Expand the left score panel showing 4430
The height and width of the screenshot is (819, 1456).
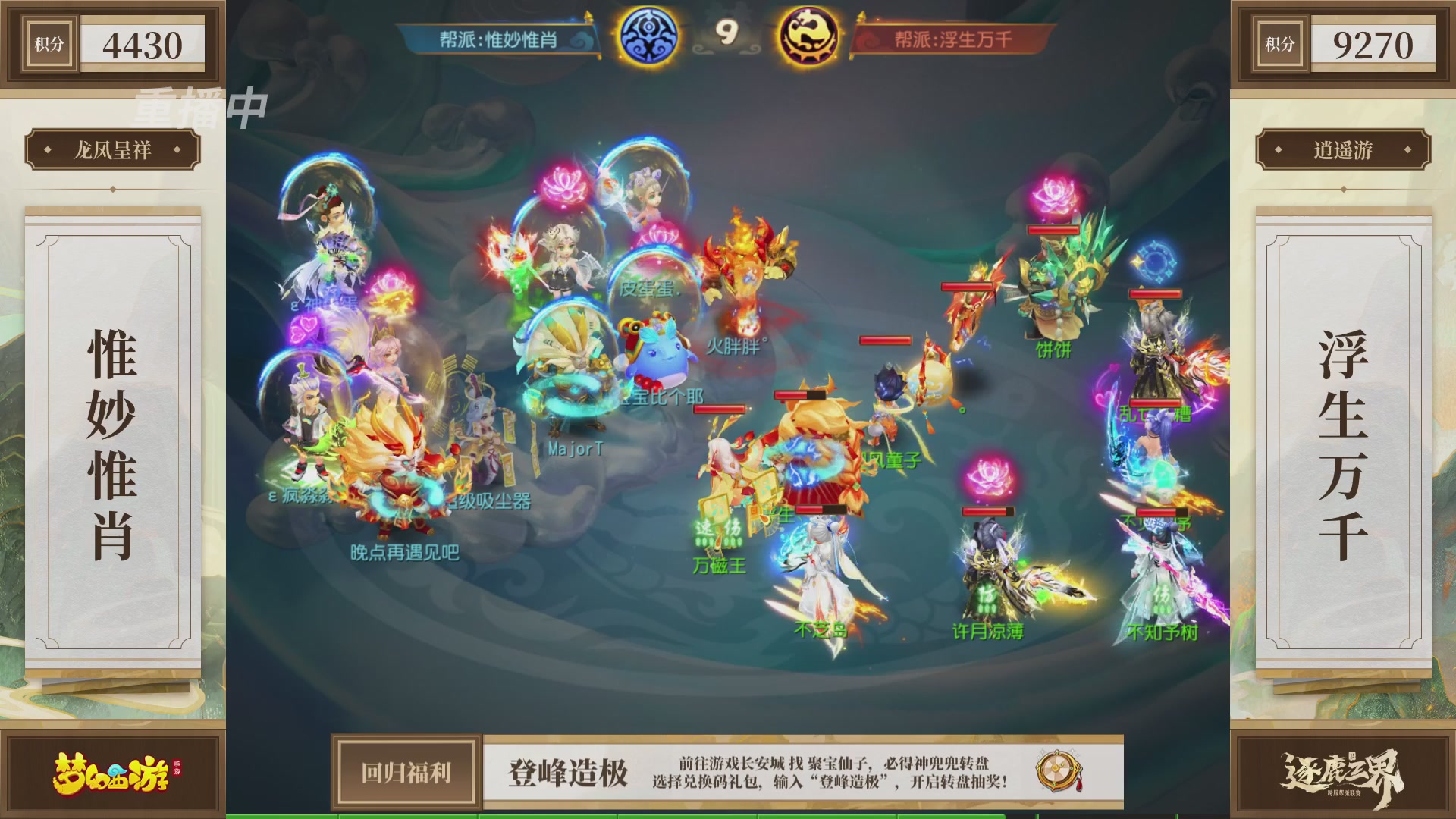[x=141, y=43]
